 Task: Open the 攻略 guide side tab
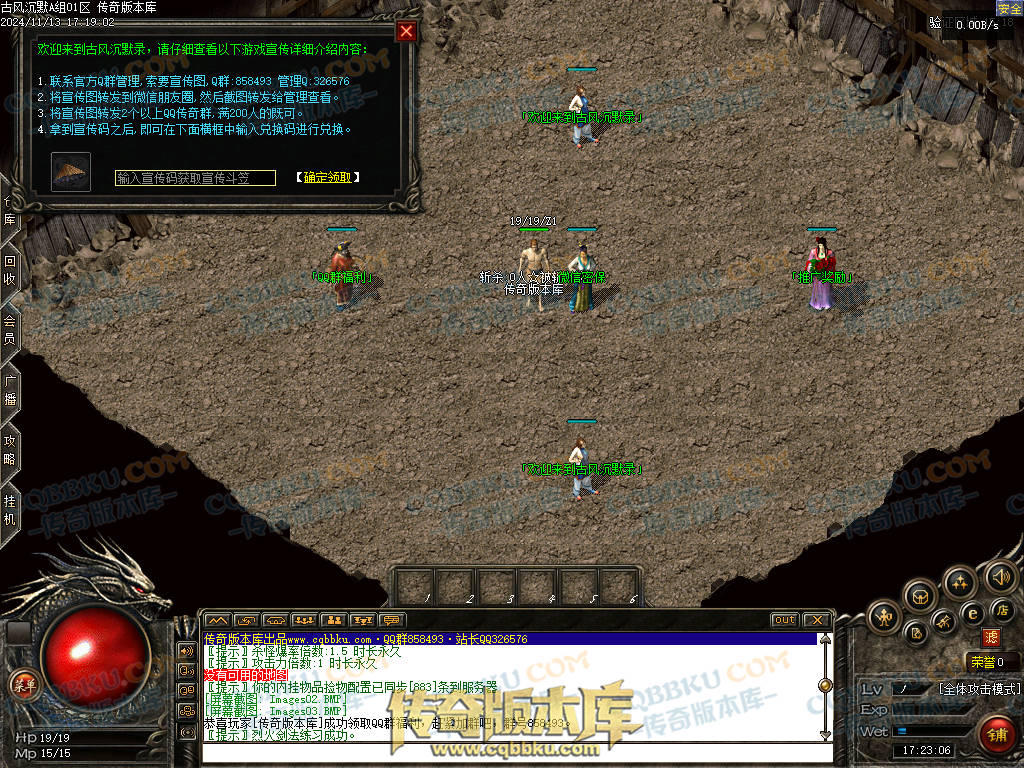(9, 447)
